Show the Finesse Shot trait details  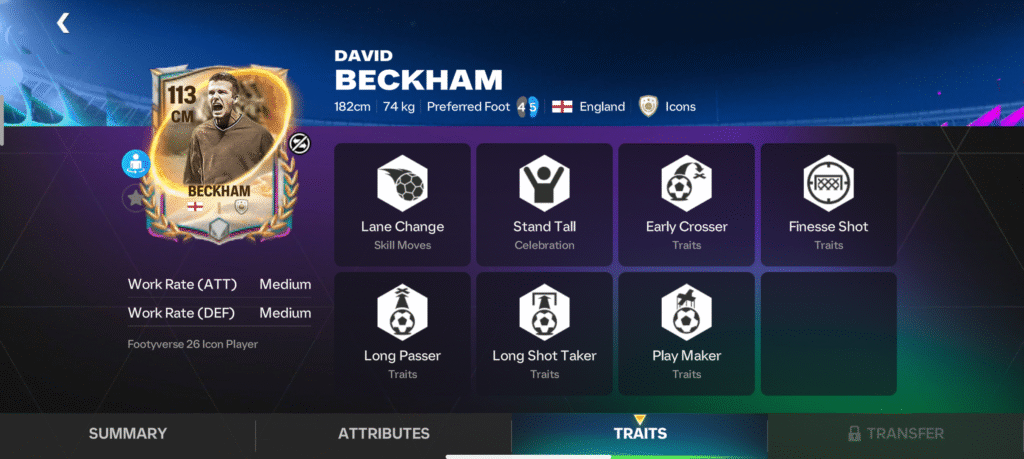(828, 204)
